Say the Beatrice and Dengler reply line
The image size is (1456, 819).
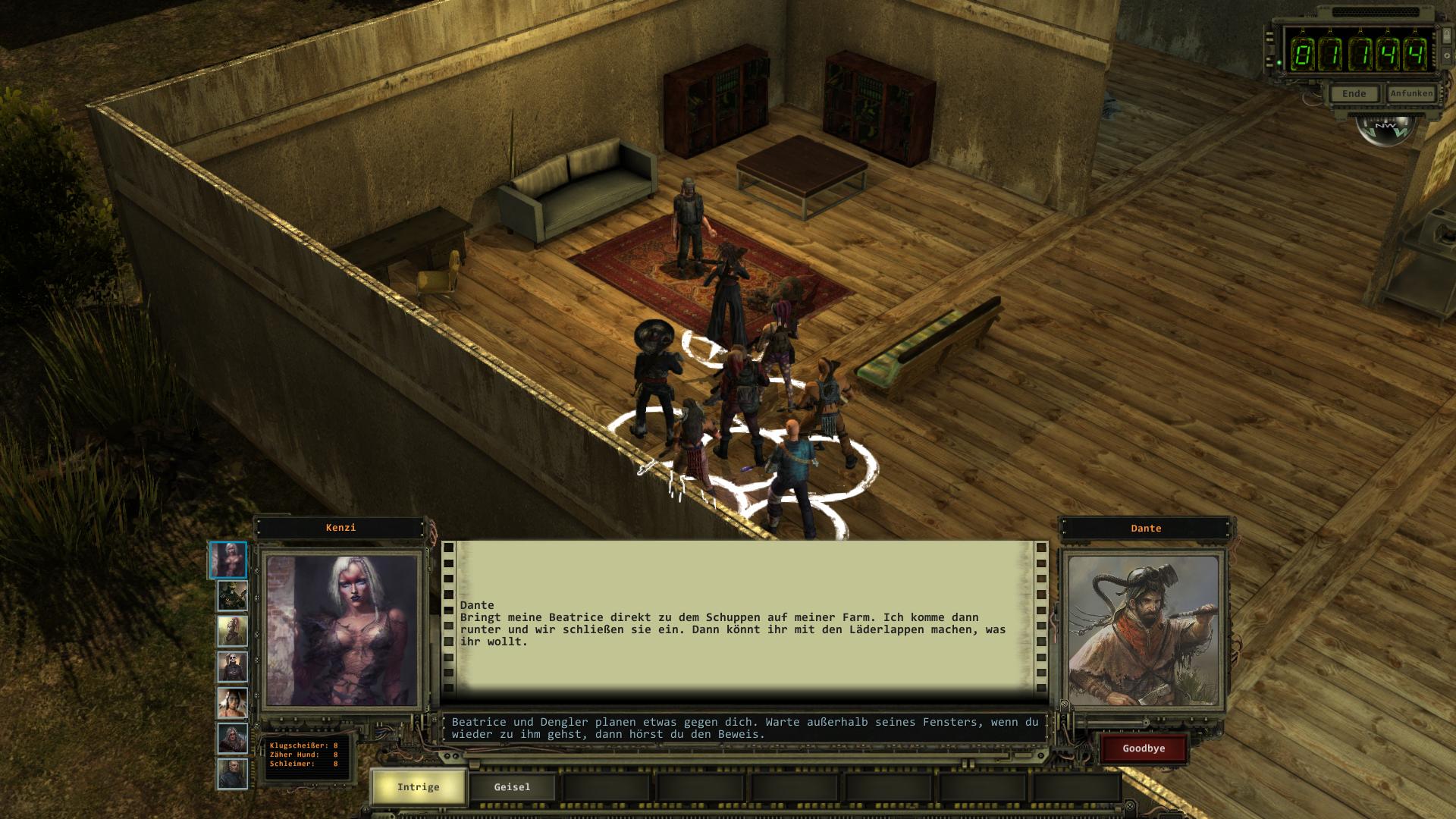tap(745, 728)
